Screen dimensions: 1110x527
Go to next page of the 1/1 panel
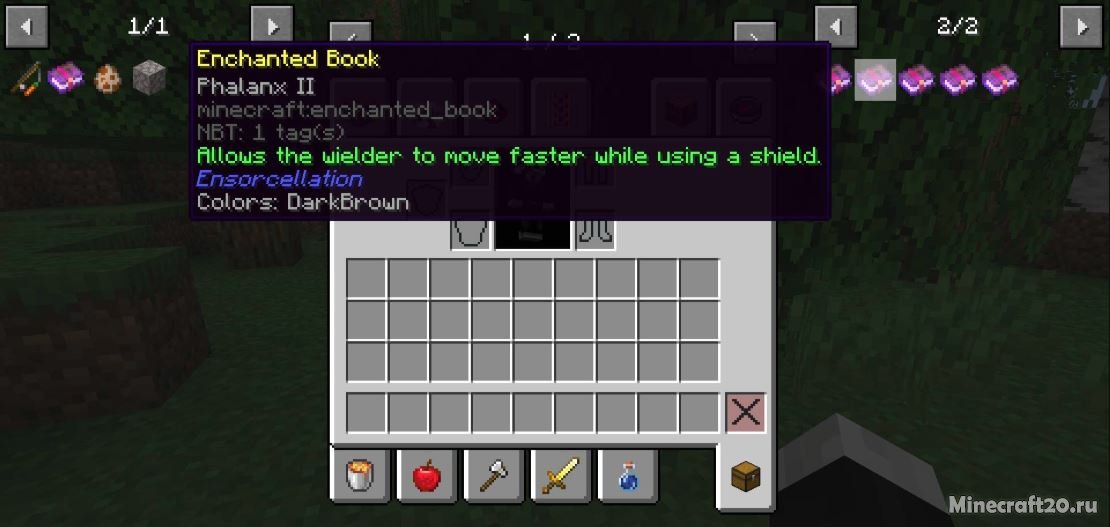point(271,27)
